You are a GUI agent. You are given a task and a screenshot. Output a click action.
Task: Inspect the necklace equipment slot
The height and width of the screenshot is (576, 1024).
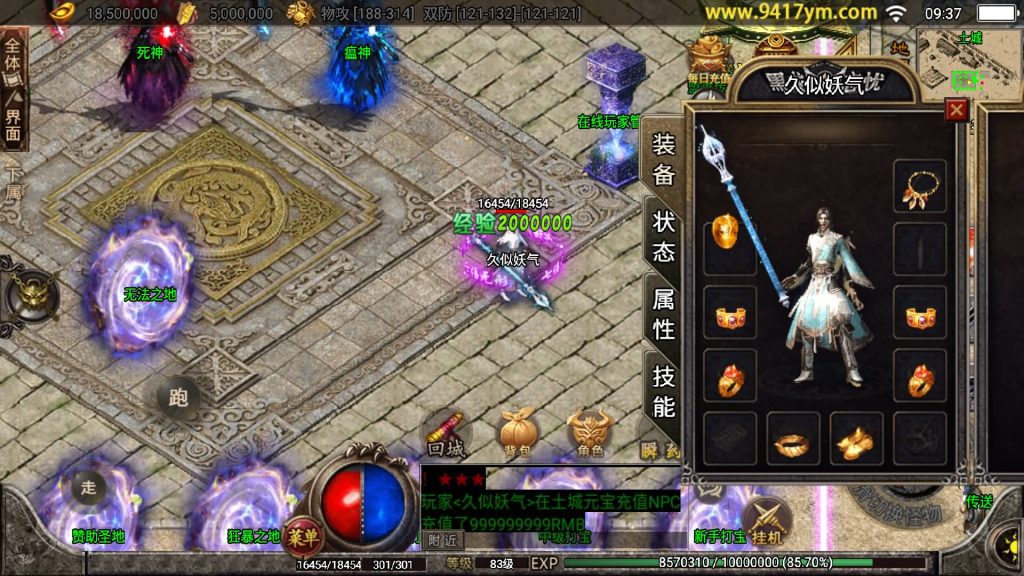pyautogui.click(x=919, y=186)
